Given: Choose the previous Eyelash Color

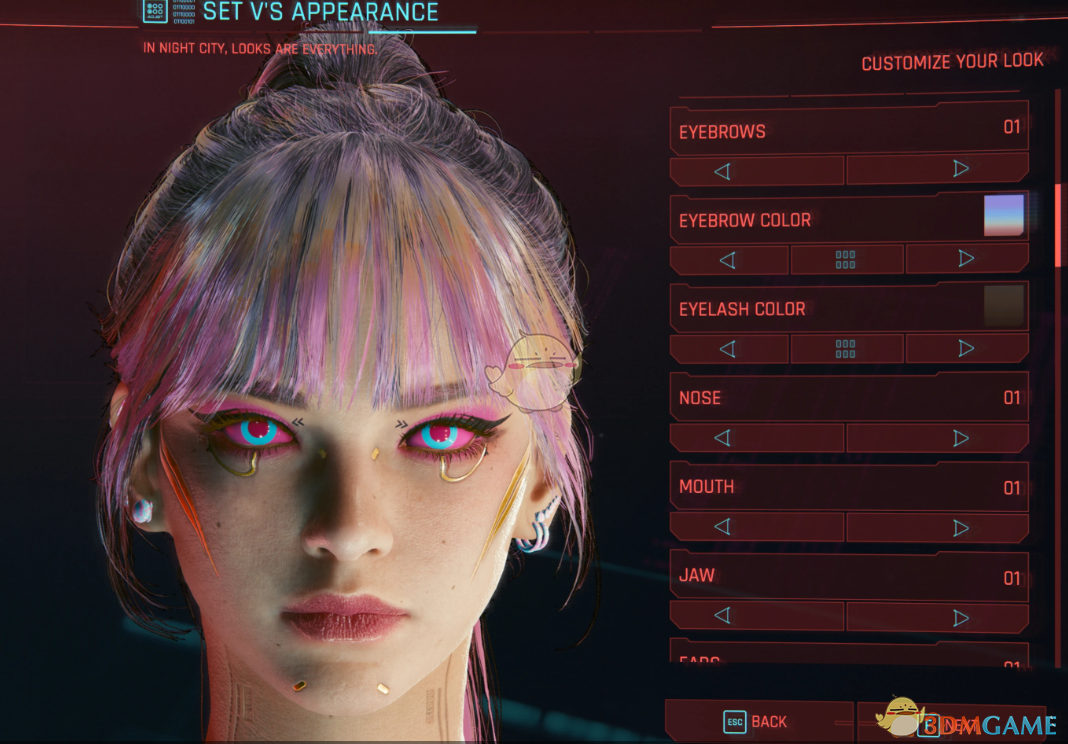Looking at the screenshot, I should (728, 348).
